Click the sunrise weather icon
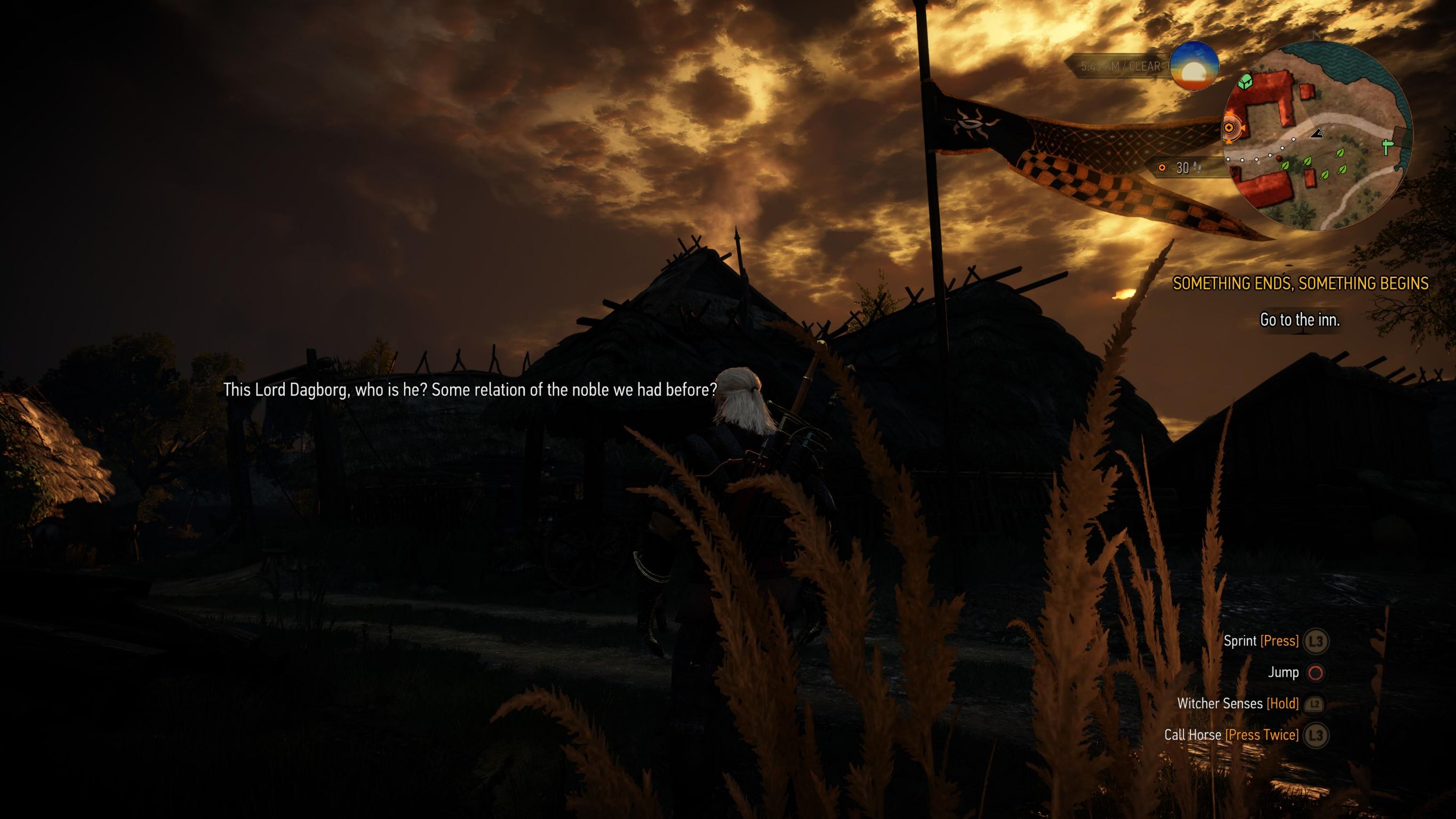 1194,66
